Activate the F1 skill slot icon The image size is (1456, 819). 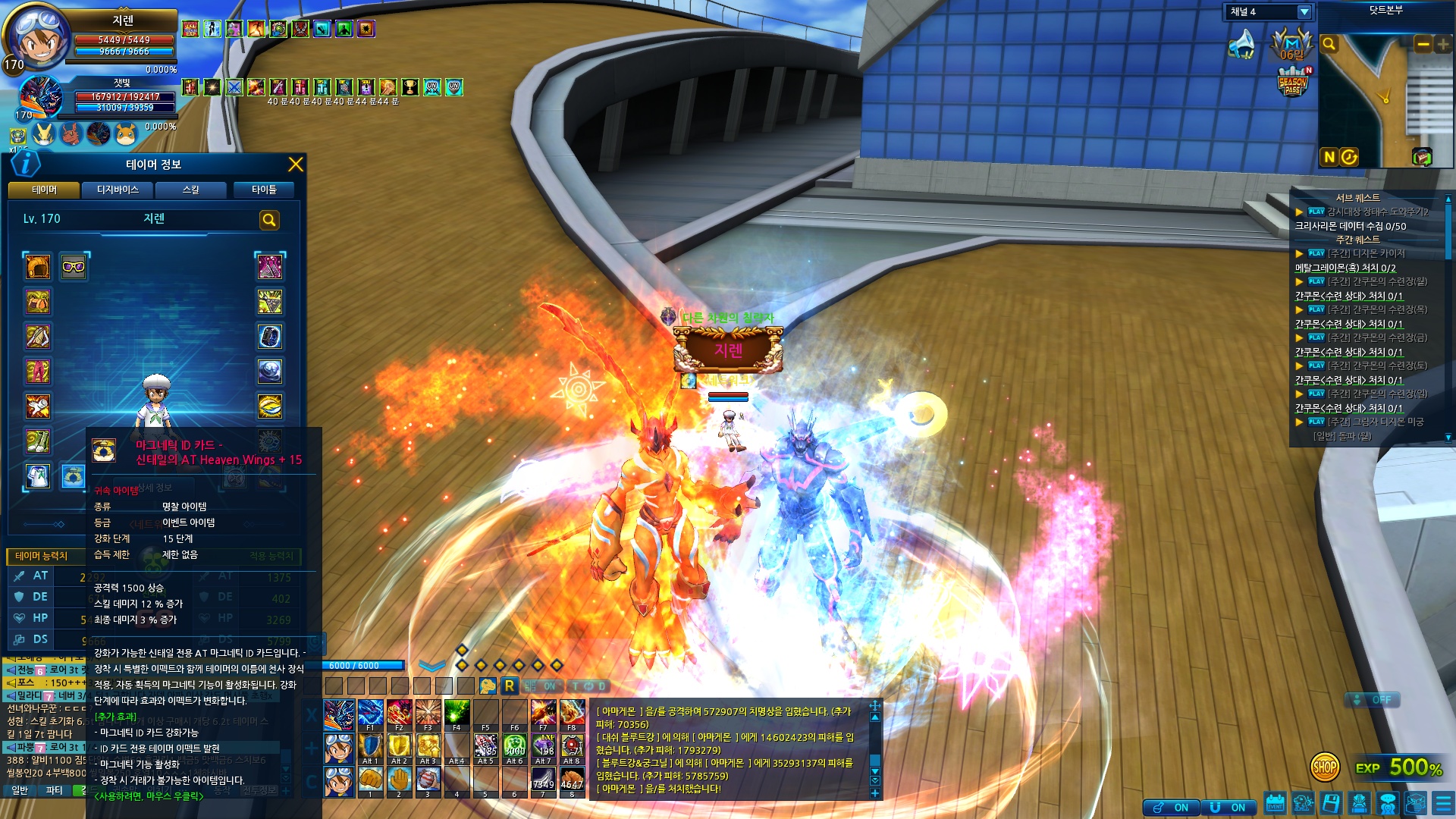(369, 714)
